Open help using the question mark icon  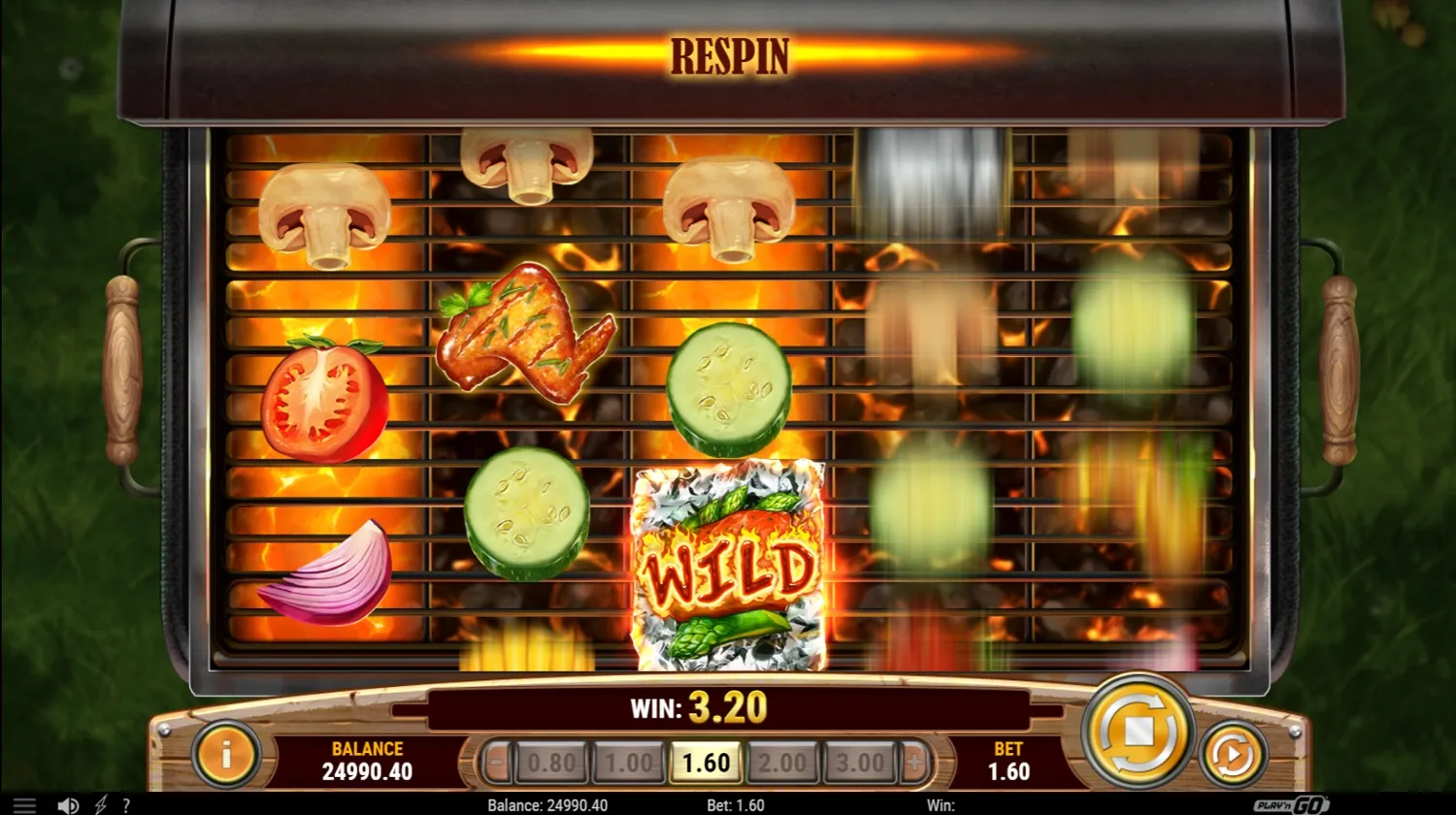point(126,805)
